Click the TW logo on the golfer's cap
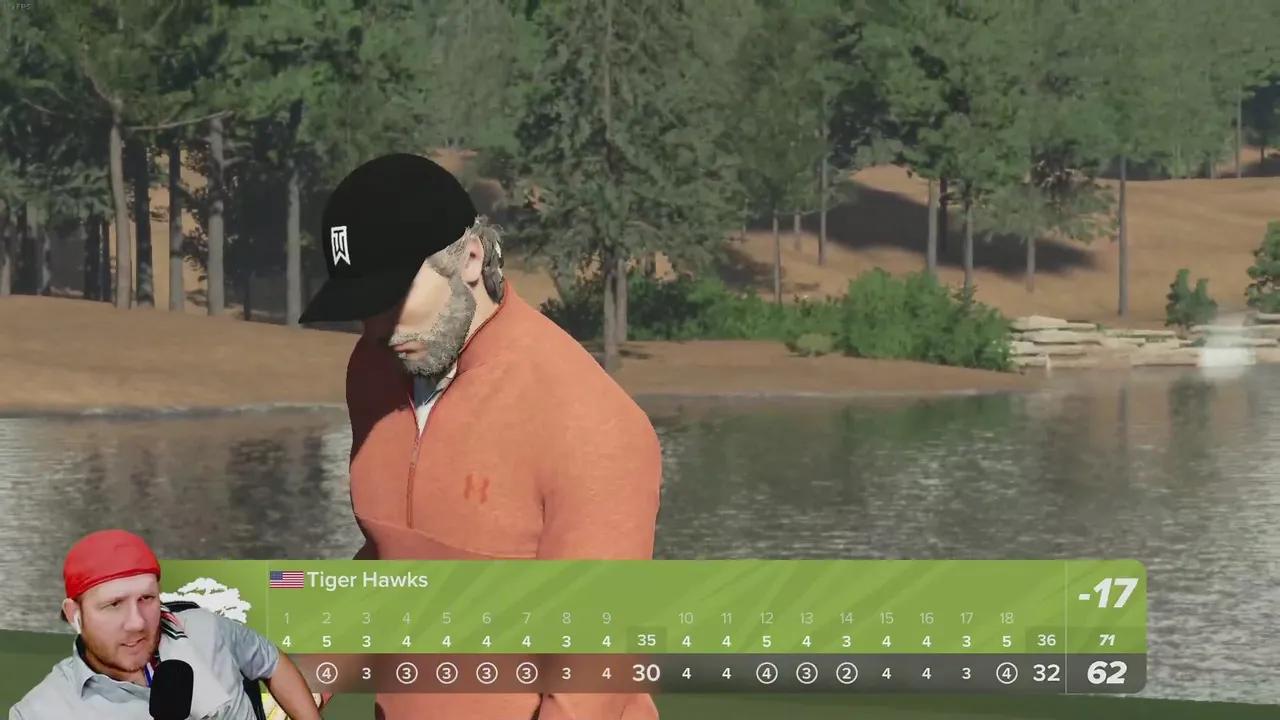 [x=338, y=243]
